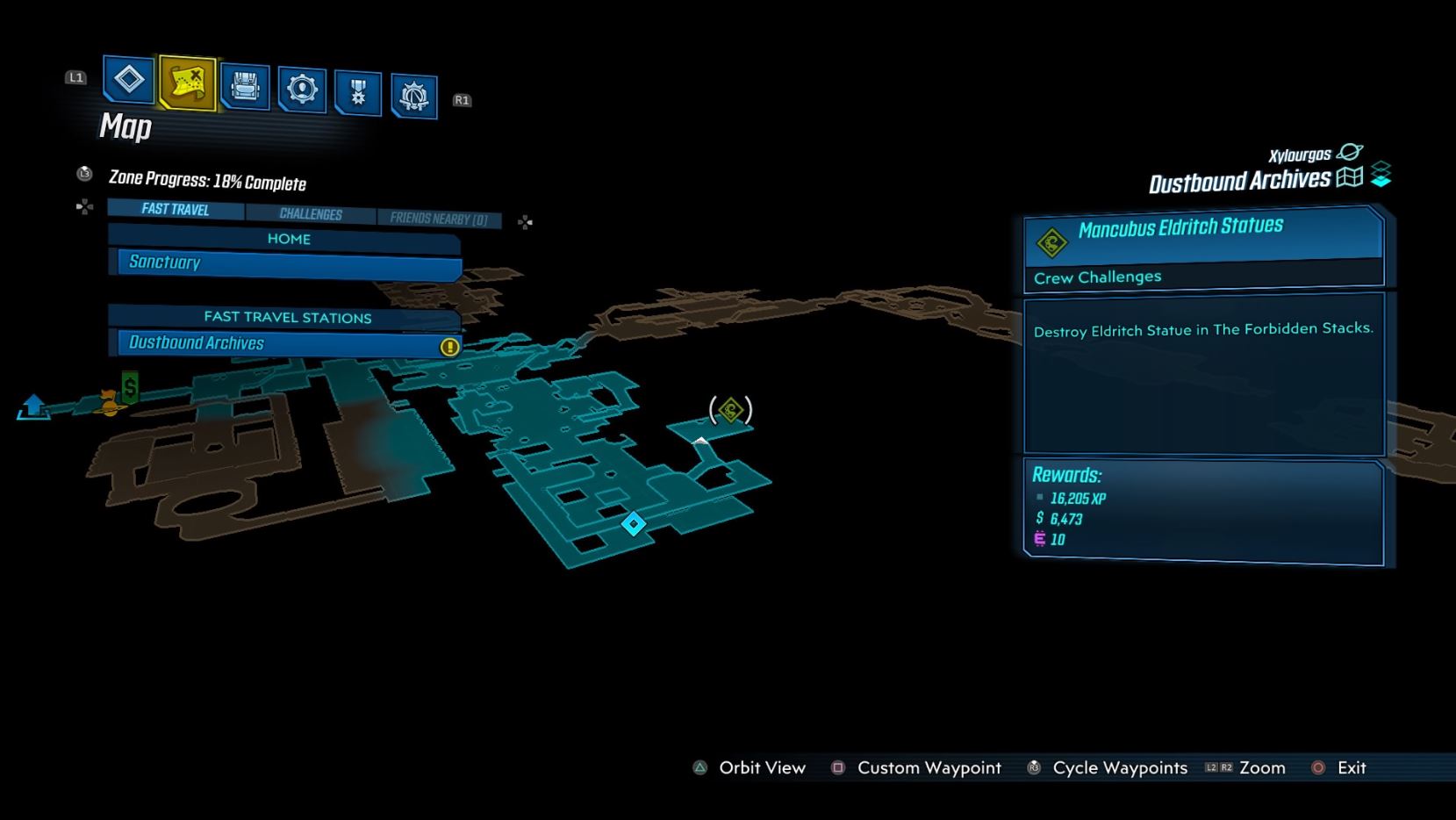Click the green dollar vending machine marker
The height and width of the screenshot is (820, 1456).
click(x=131, y=387)
